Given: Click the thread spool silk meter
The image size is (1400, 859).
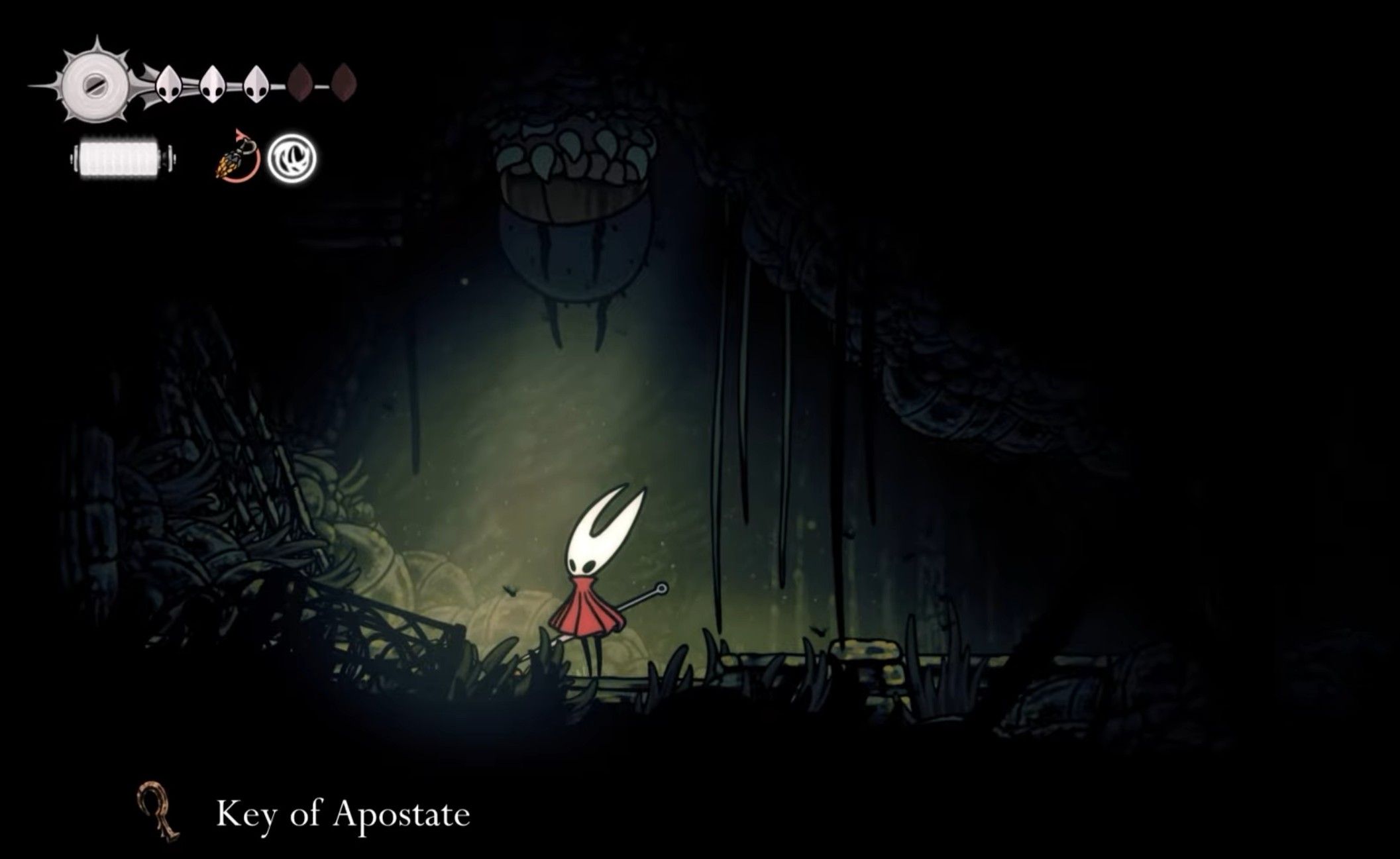Looking at the screenshot, I should pos(123,158).
